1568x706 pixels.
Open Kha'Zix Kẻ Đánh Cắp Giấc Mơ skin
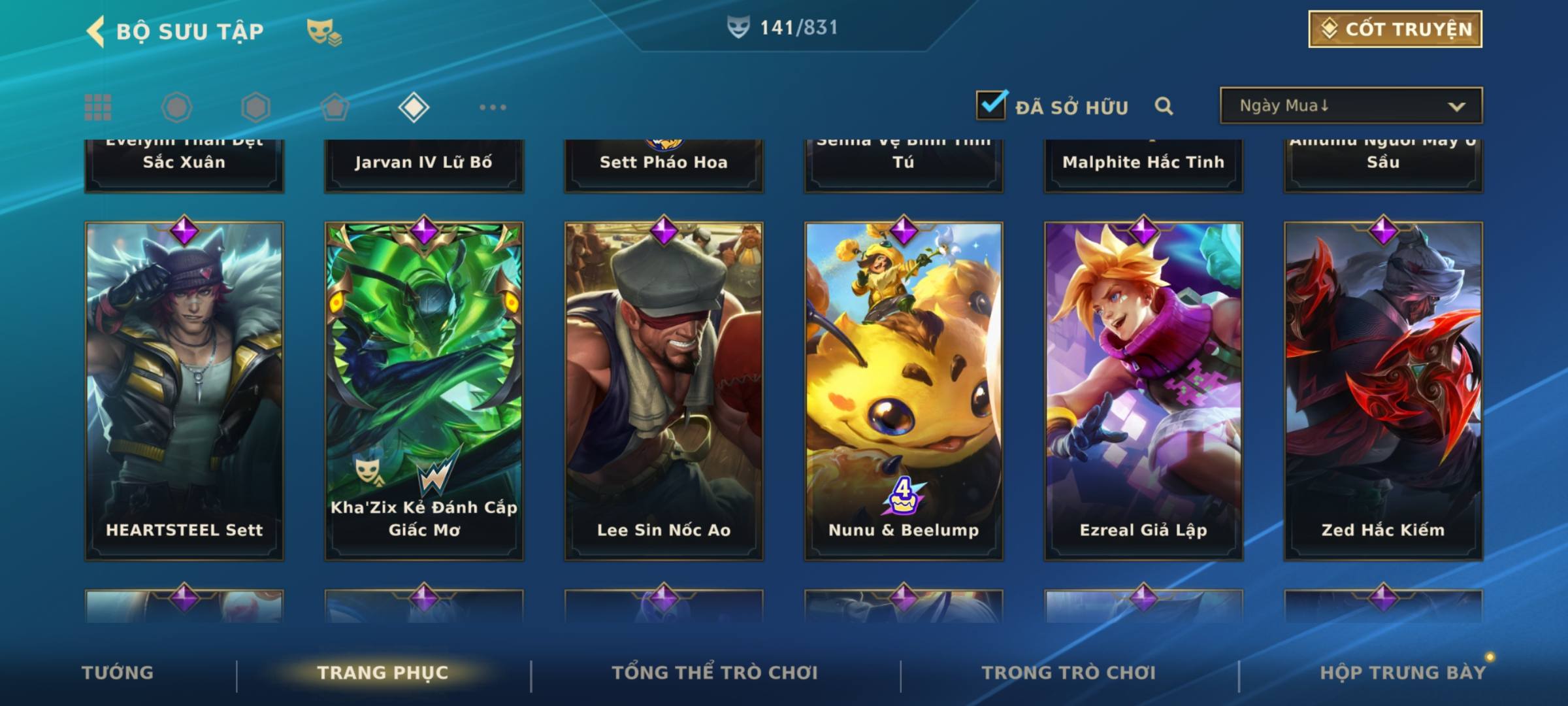424,391
